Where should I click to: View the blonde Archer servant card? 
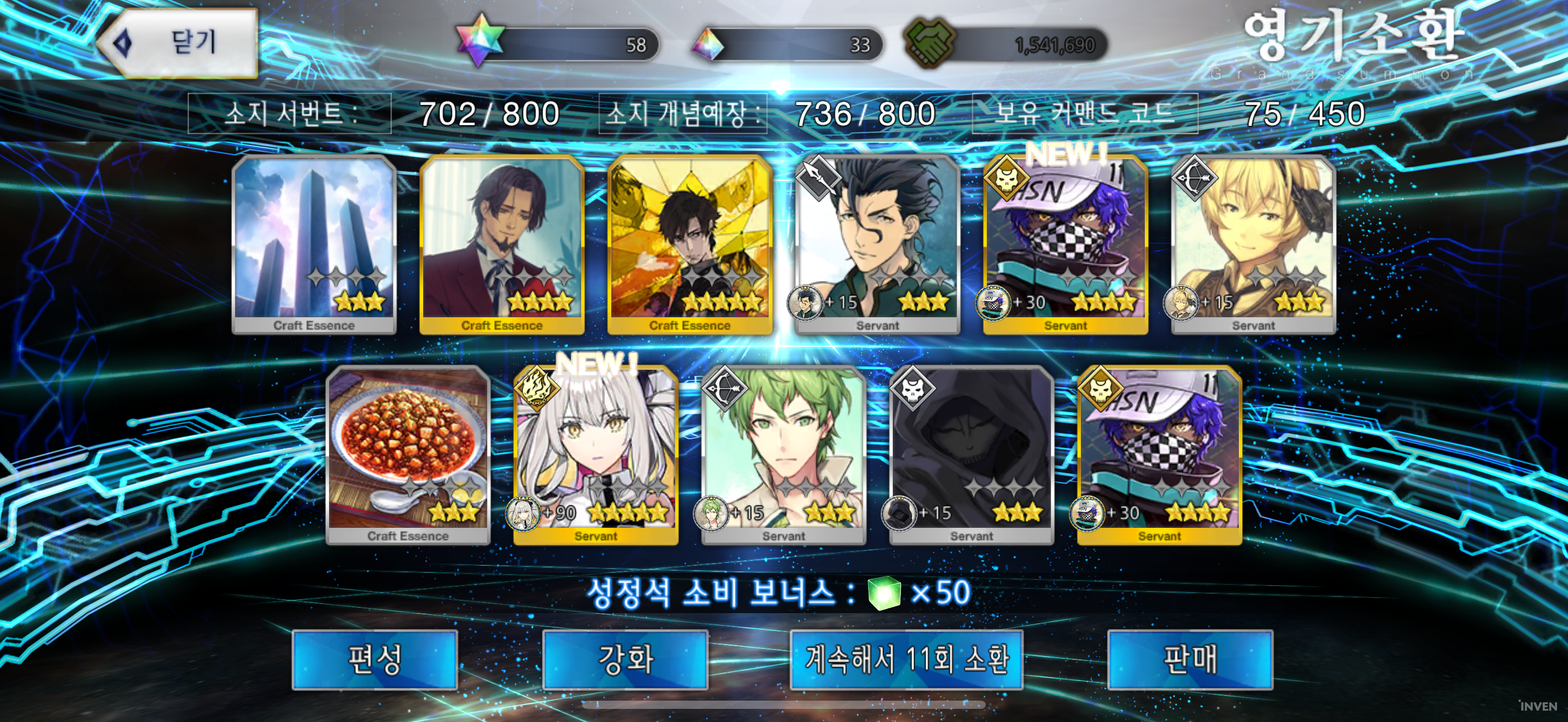click(x=1253, y=243)
